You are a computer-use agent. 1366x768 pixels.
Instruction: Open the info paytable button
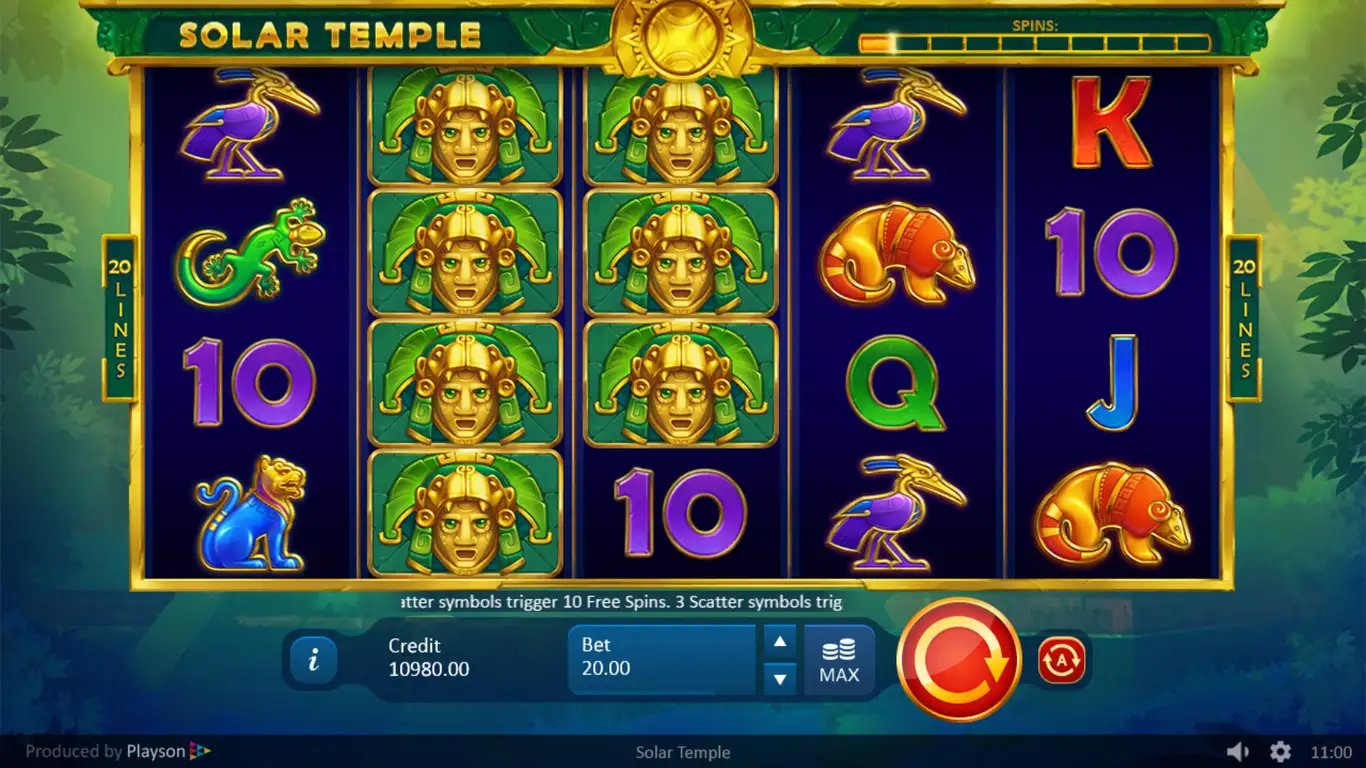click(x=314, y=660)
